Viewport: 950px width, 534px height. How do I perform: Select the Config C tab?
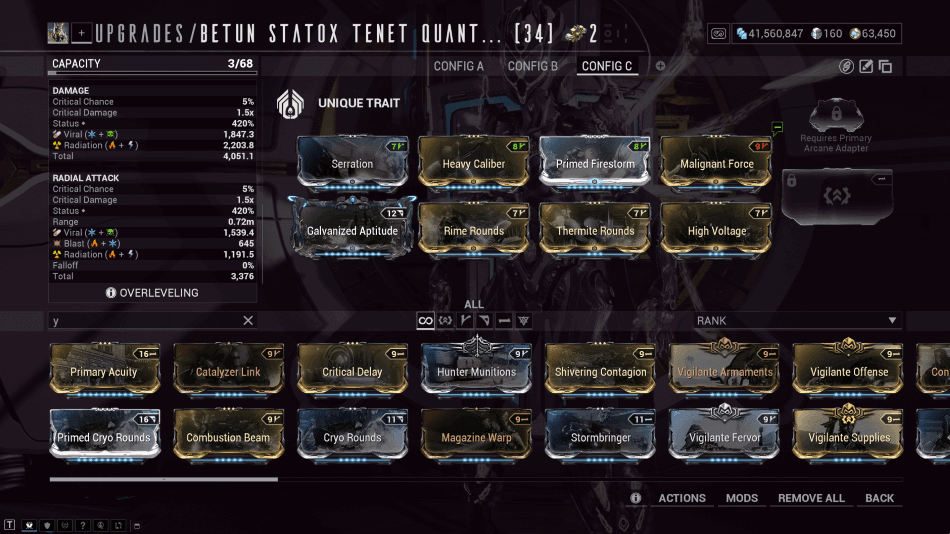[607, 66]
